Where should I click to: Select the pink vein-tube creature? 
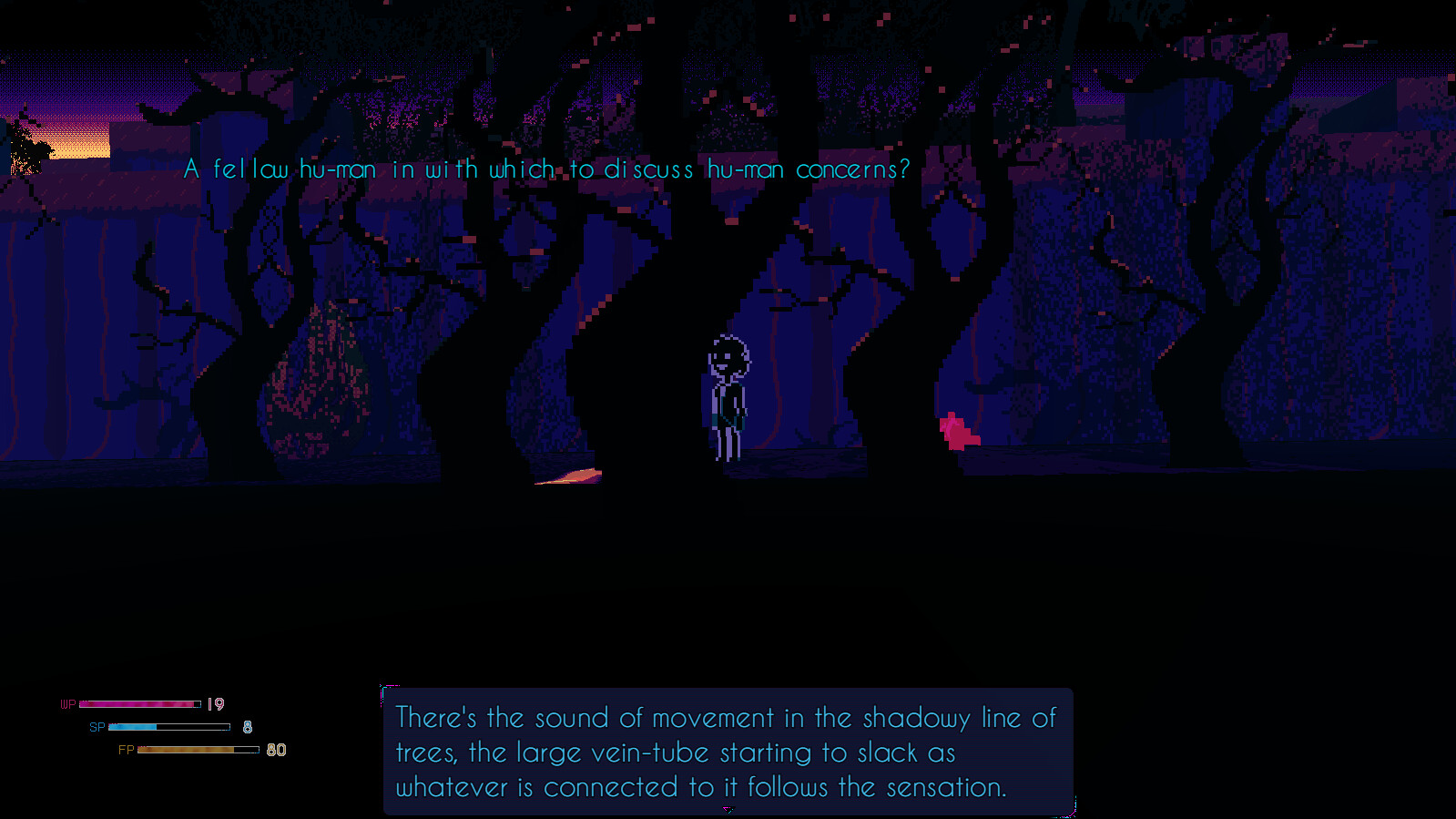pos(958,430)
